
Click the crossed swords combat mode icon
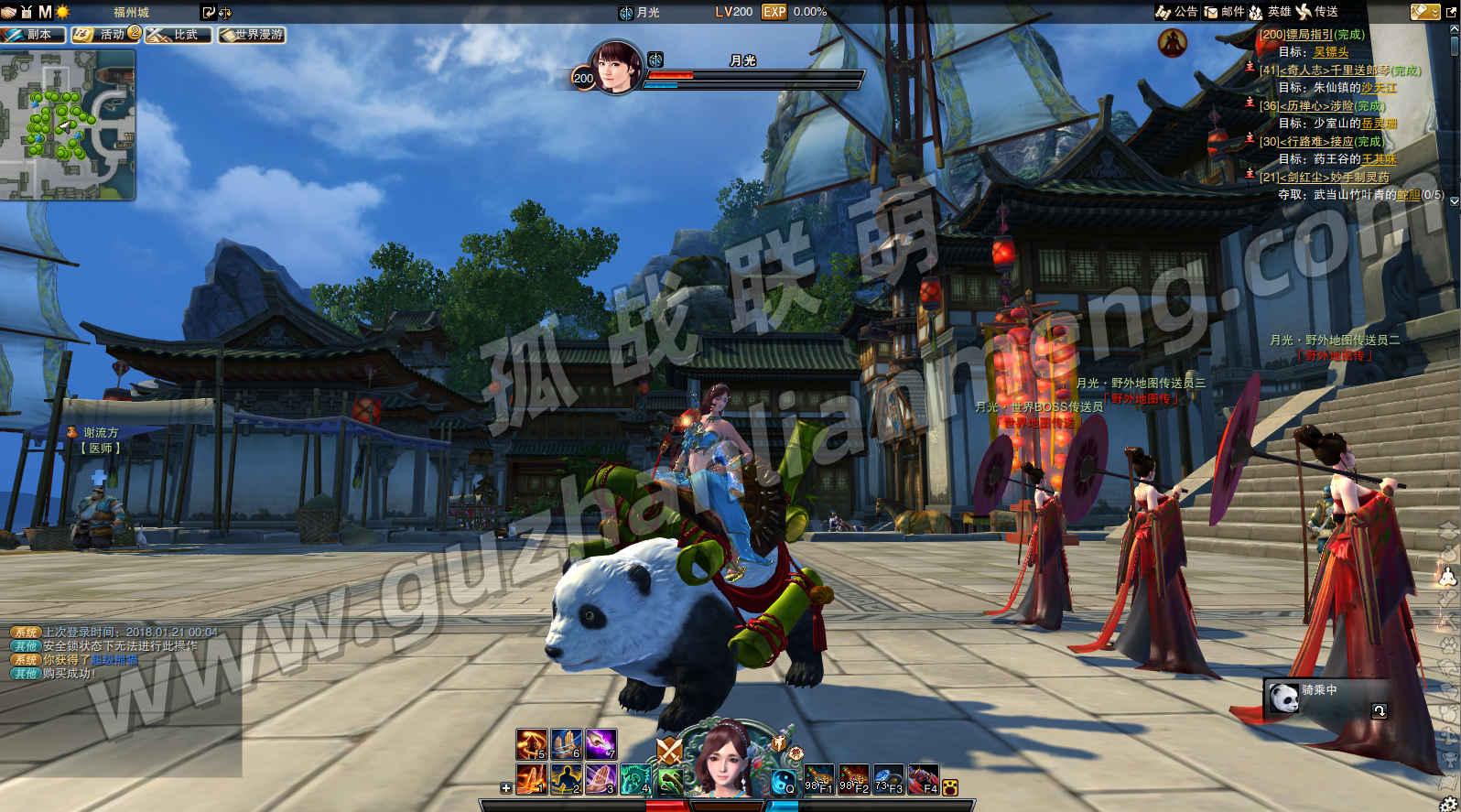669,752
